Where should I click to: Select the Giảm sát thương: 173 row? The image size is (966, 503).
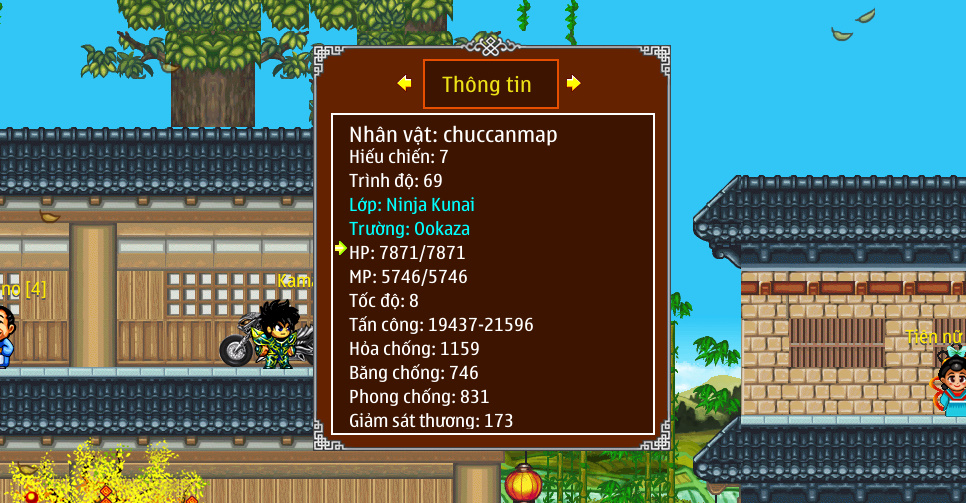[x=431, y=421]
